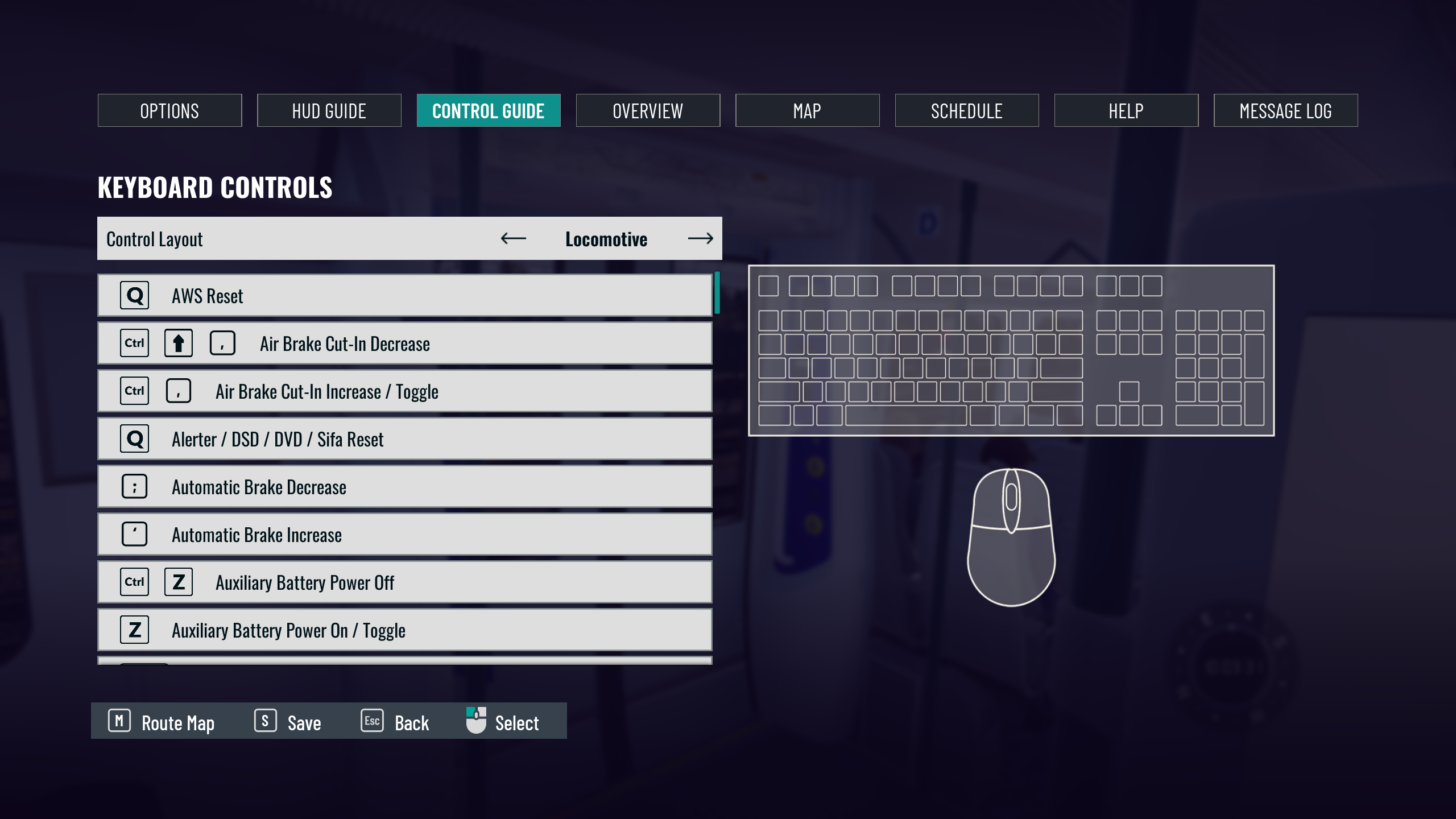Switch to the Overview tab
Viewport: 1456px width, 819px height.
(648, 110)
